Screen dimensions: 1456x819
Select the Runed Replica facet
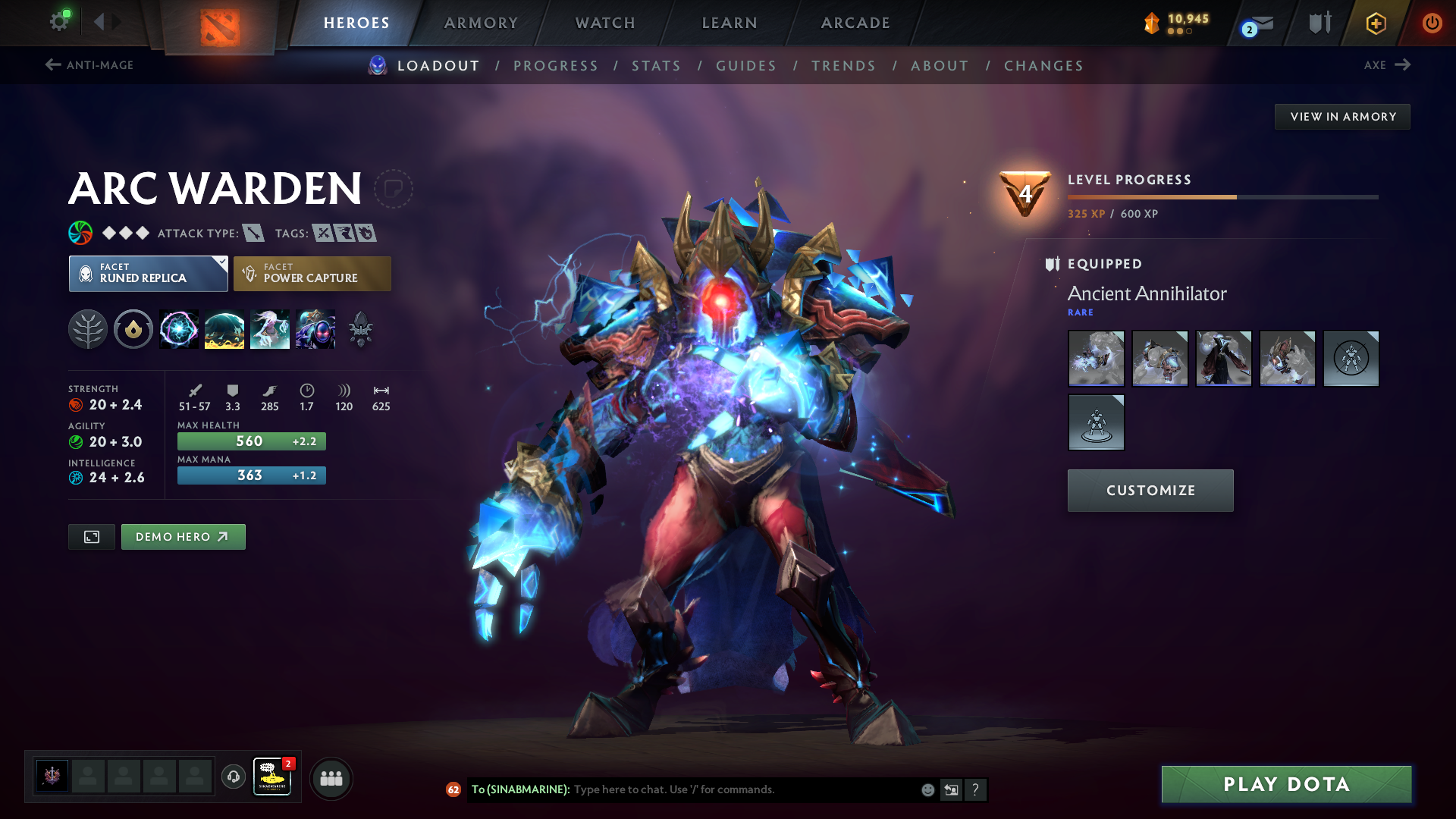pos(149,274)
